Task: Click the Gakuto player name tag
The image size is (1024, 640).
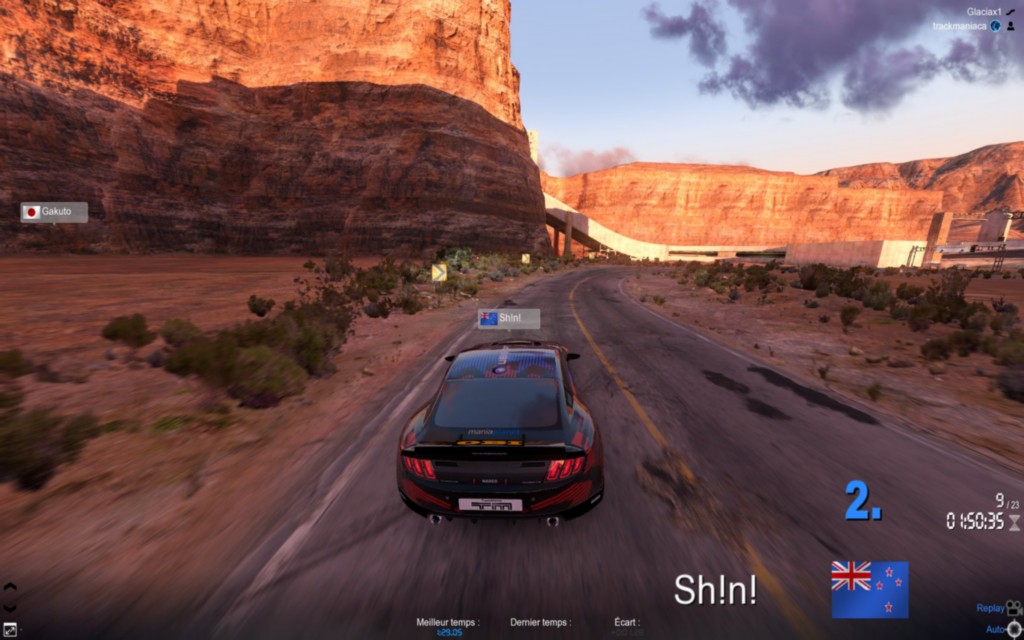Action: coord(55,212)
